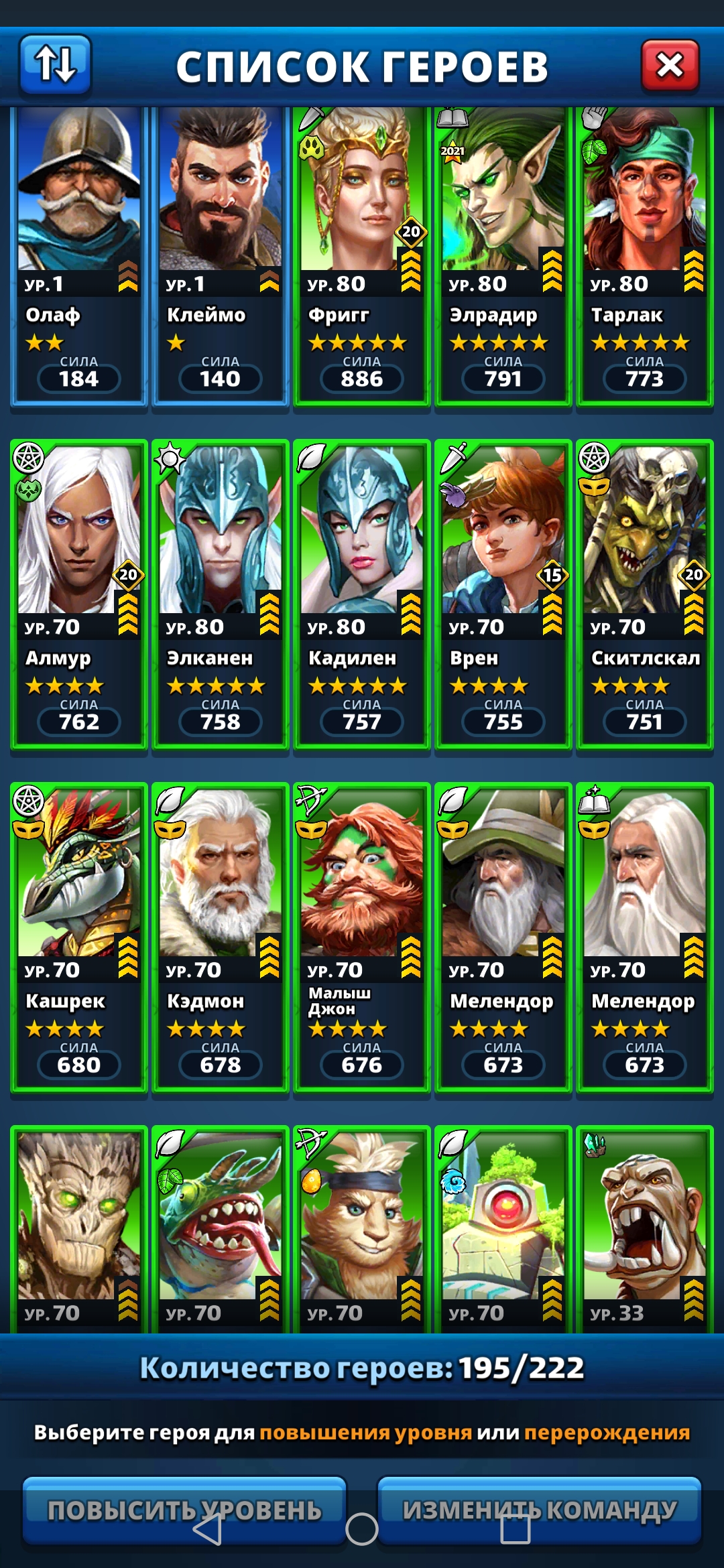Open the Малыш Джон hero card
Image resolution: width=724 pixels, height=1568 pixels.
pyautogui.click(x=361, y=936)
